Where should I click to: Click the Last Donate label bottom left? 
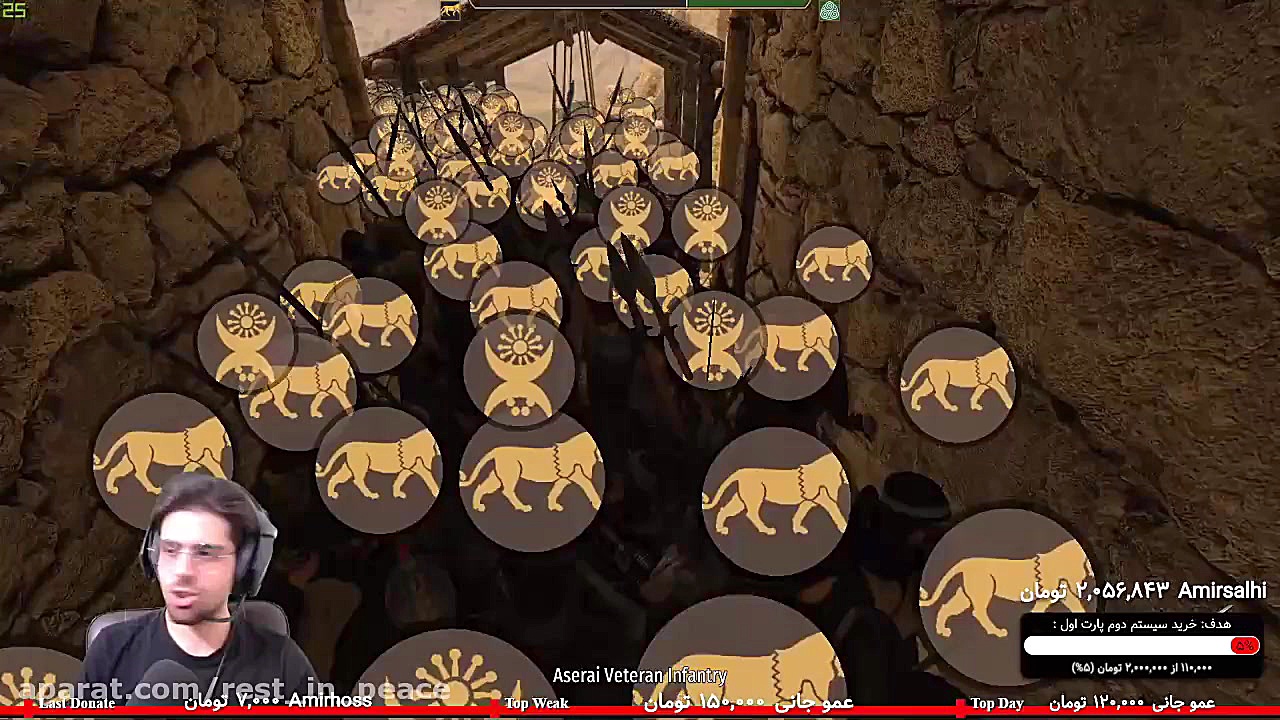(78, 703)
